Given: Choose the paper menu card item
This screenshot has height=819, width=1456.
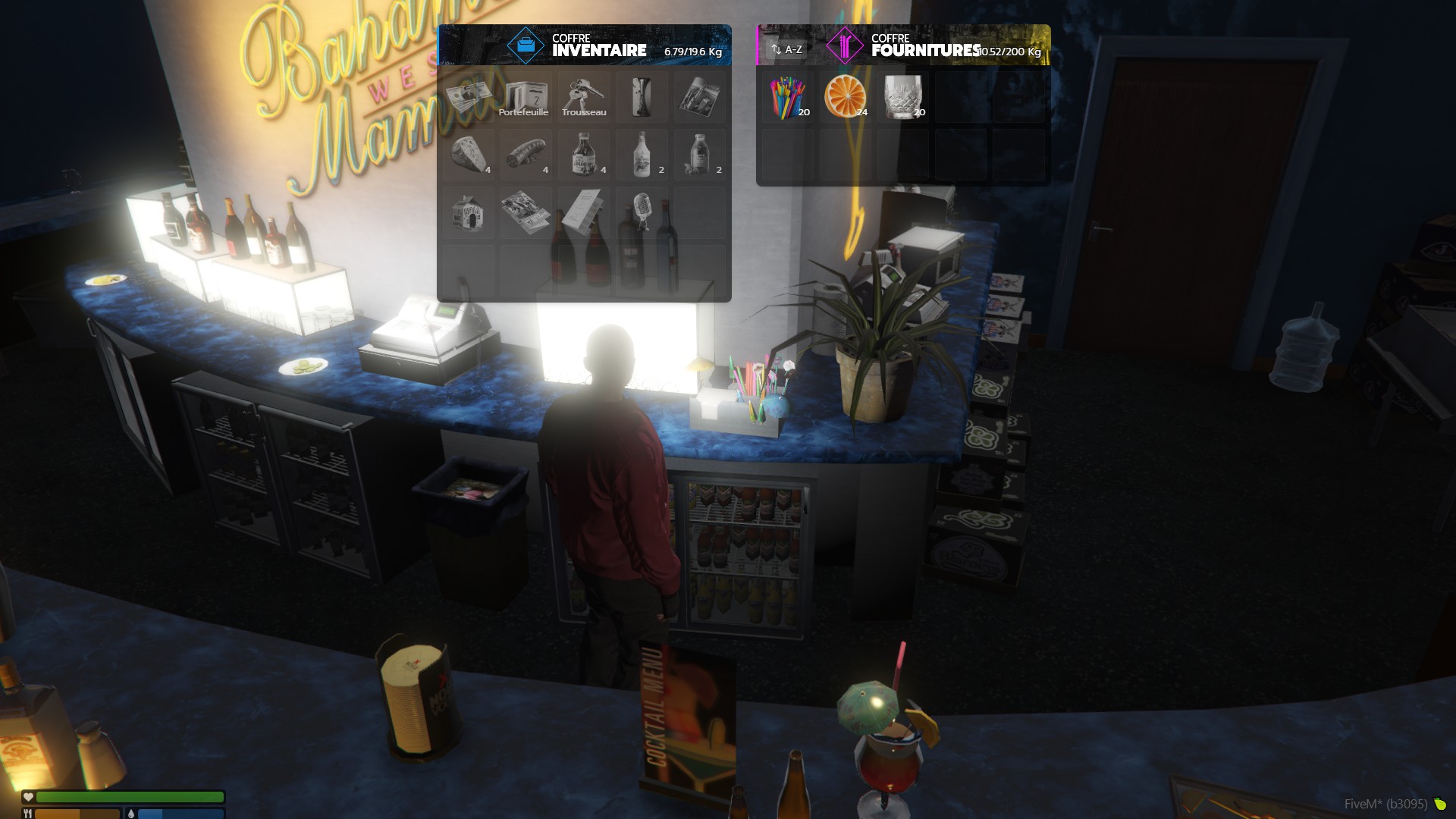Looking at the screenshot, I should click(x=583, y=213).
